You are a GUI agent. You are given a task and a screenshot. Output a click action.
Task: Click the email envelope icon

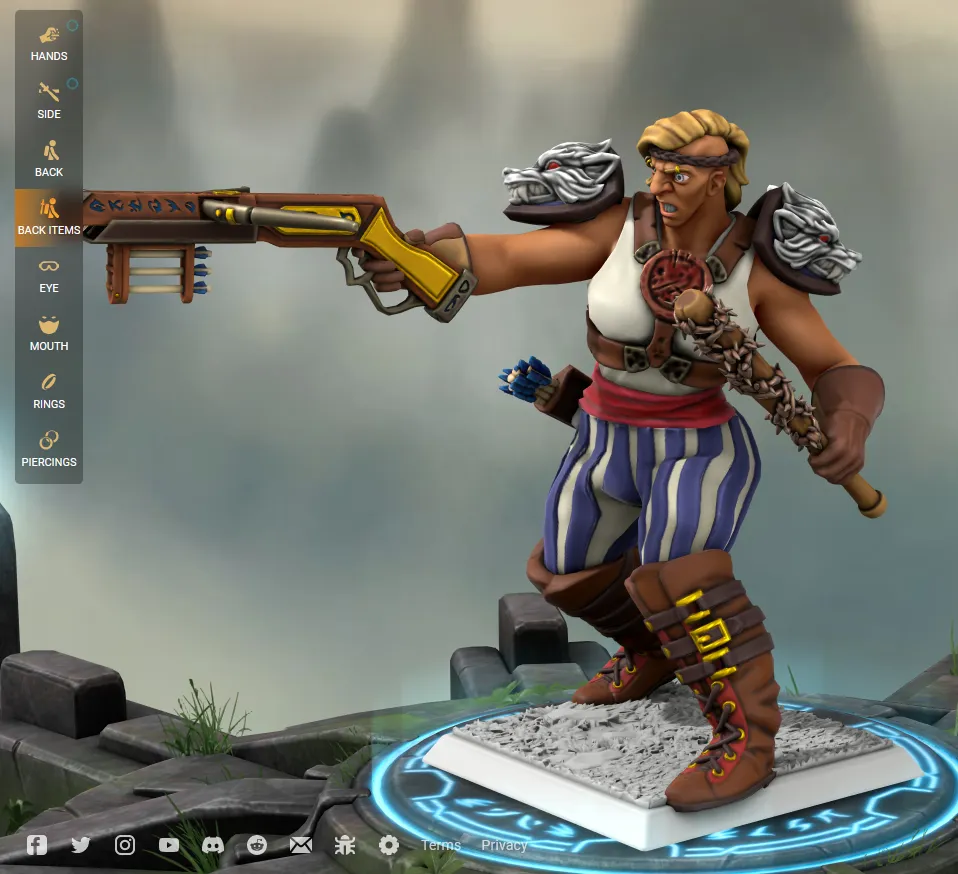(301, 845)
